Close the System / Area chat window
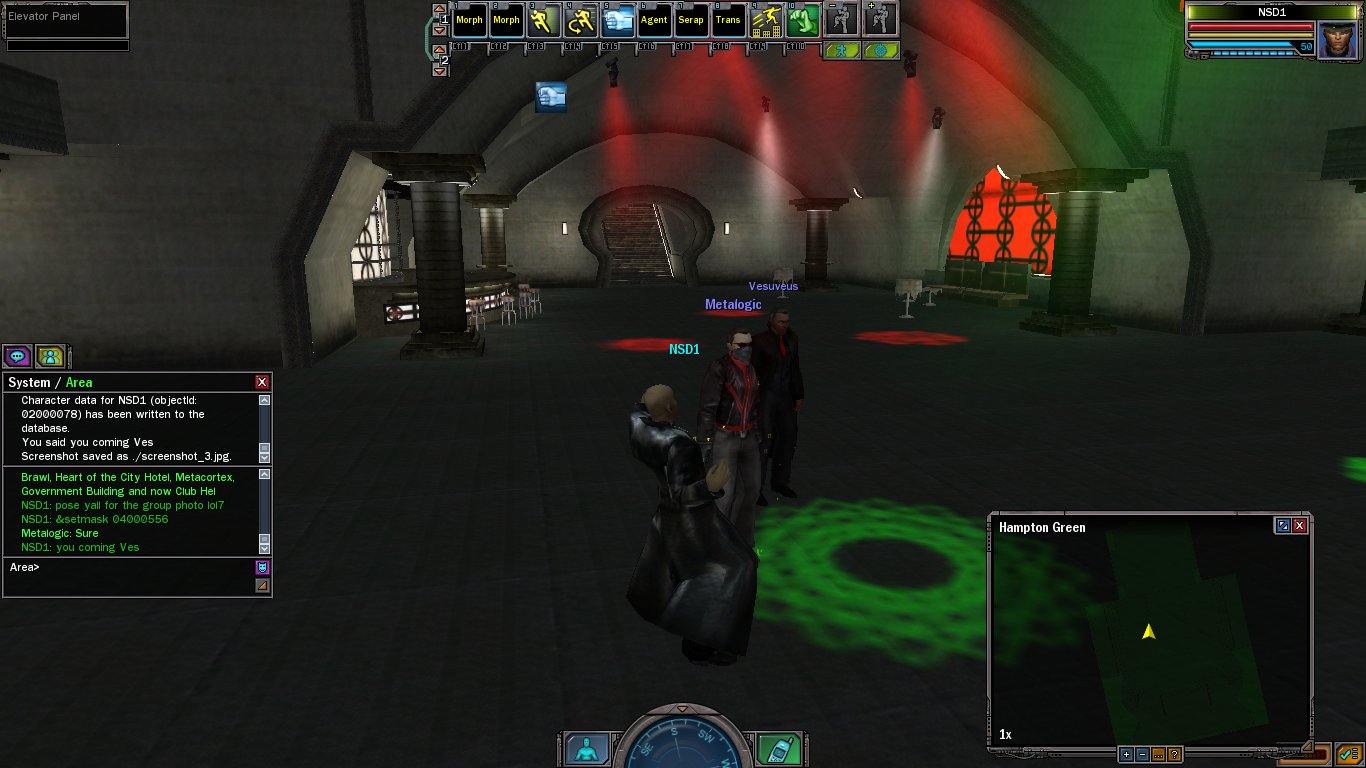This screenshot has width=1366, height=768. pos(262,382)
